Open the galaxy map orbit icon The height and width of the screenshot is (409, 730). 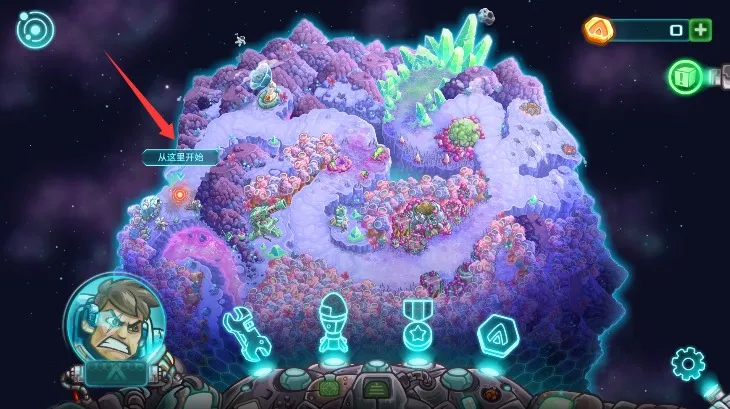pyautogui.click(x=33, y=30)
